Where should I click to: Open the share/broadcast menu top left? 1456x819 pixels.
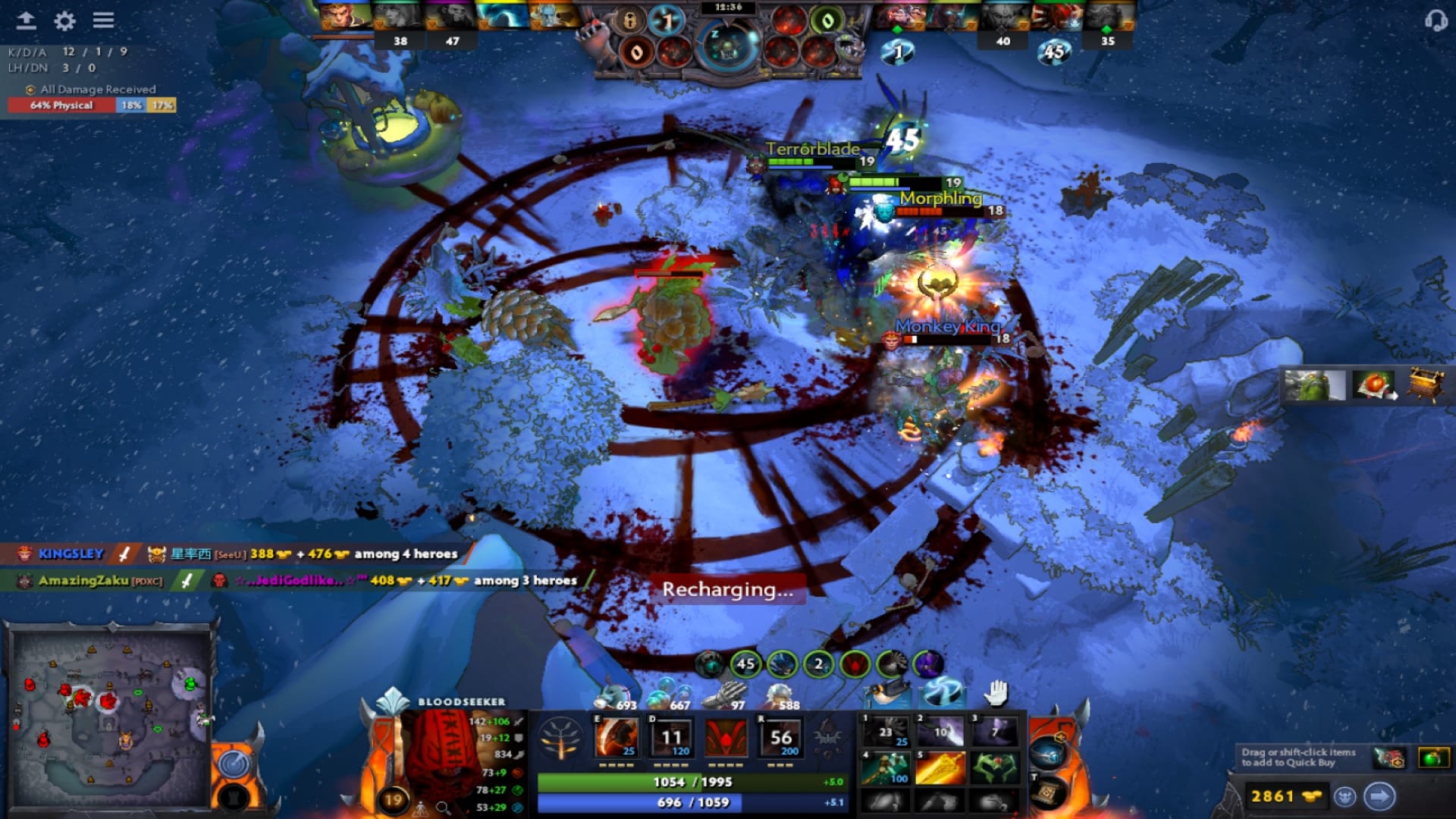pos(28,20)
